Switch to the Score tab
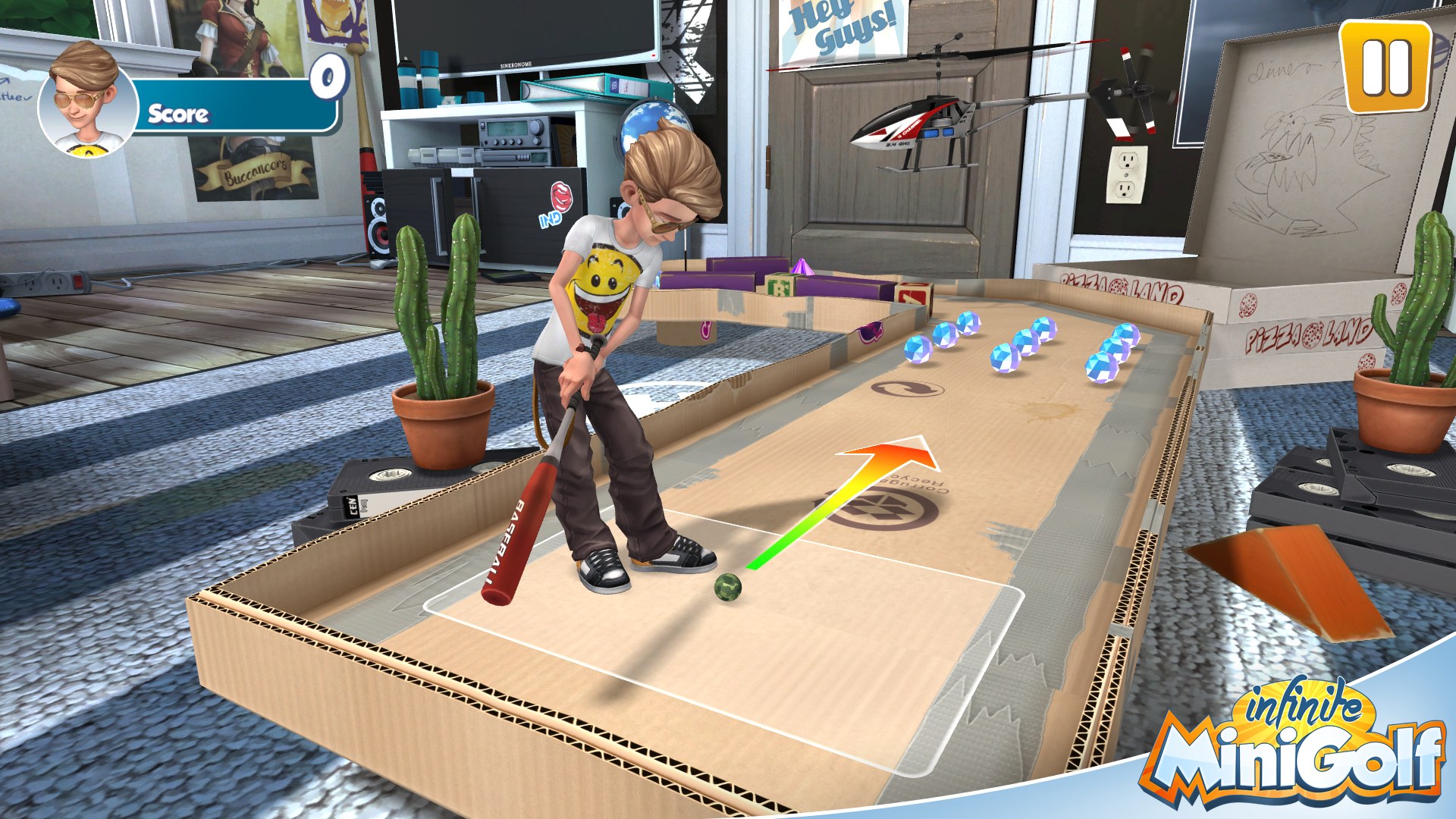 pyautogui.click(x=180, y=115)
